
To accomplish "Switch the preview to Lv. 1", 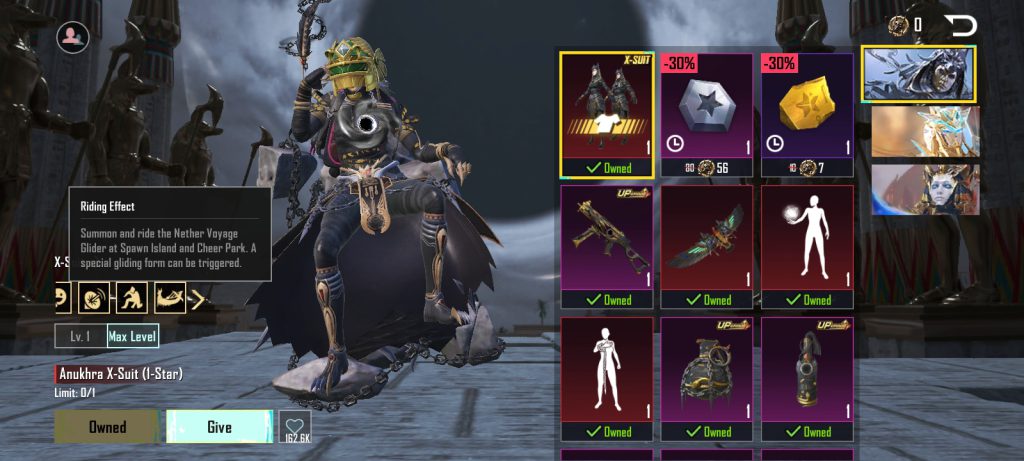I will click(80, 336).
